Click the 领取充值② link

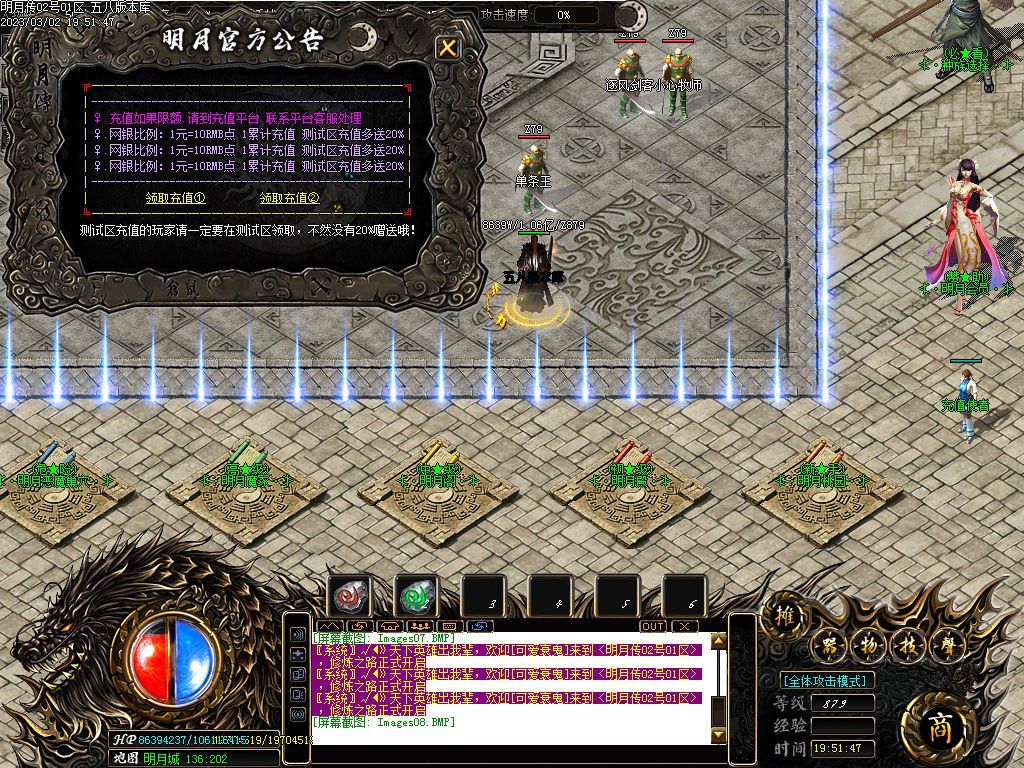(x=289, y=198)
